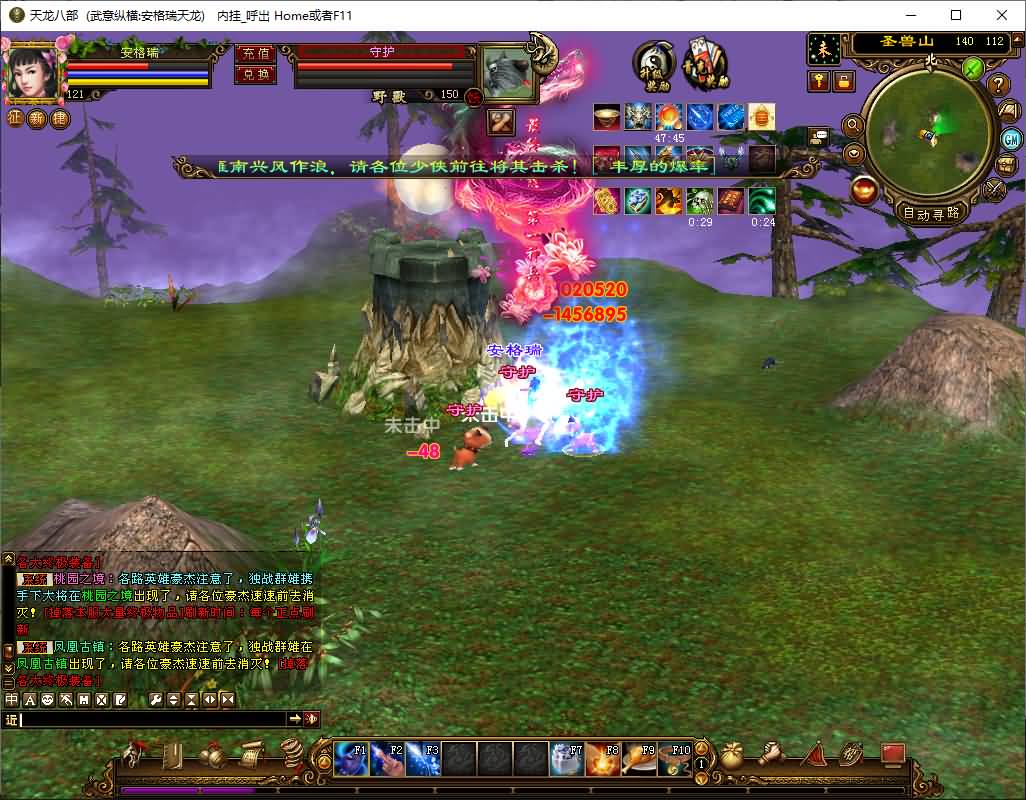The image size is (1026, 800).
Task: Click the 充值 recharge button
Action: (255, 54)
